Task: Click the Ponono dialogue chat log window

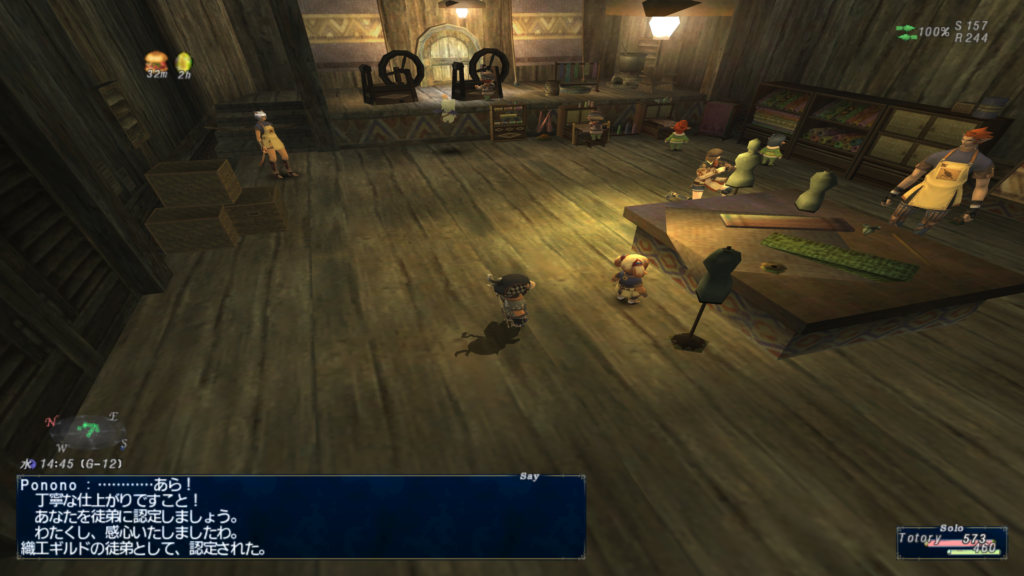Action: [300, 516]
